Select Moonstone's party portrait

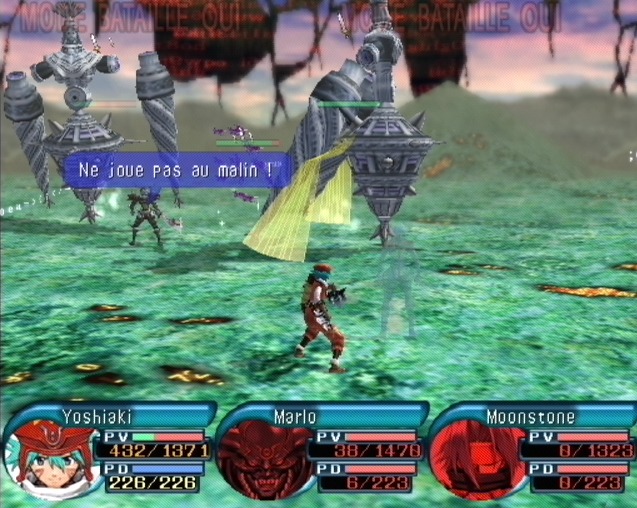477,459
